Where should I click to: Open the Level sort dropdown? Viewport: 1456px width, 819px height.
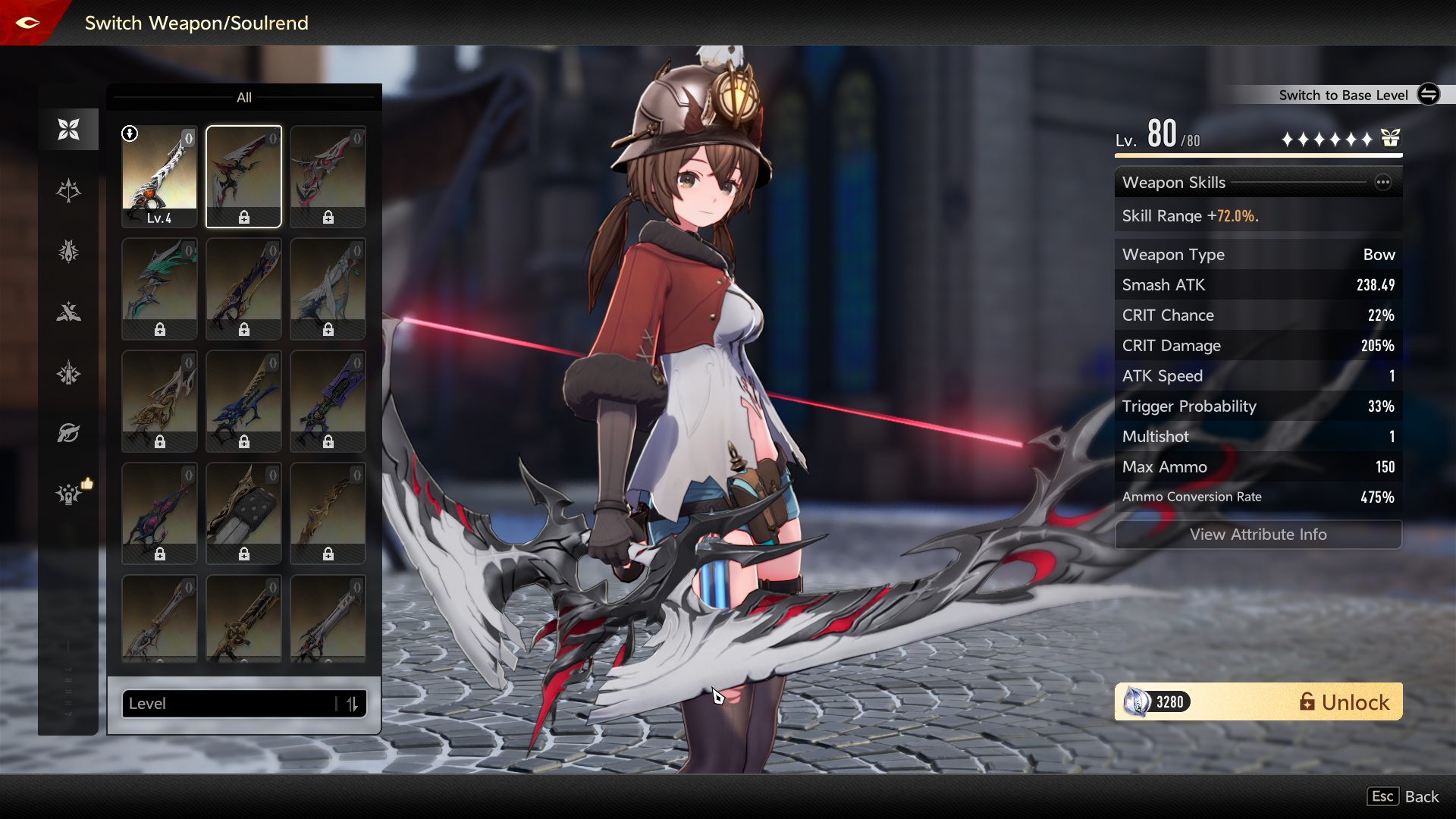coord(227,704)
